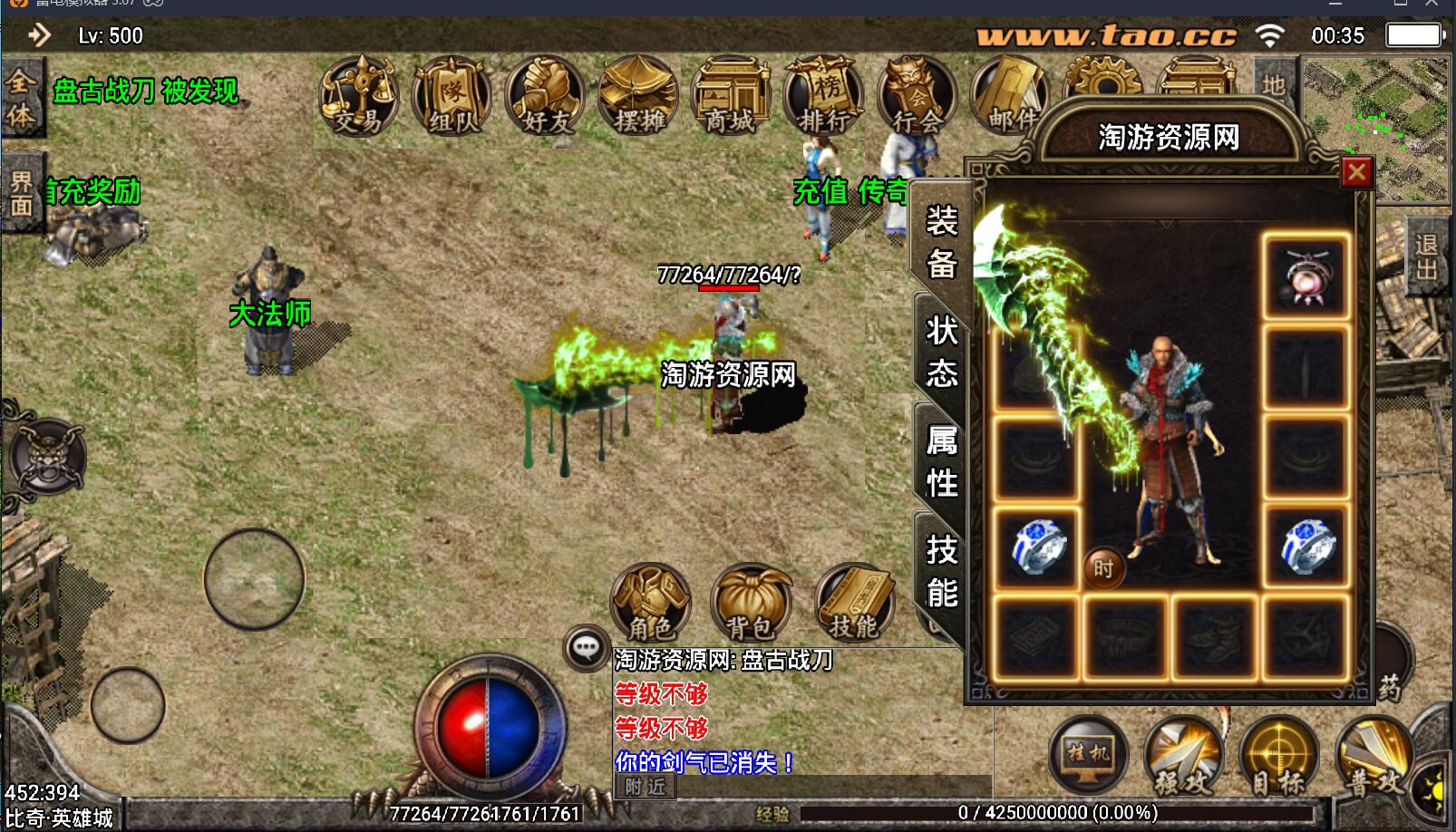The image size is (1456, 832).
Task: Open the 行会 guild panel
Action: tap(917, 96)
